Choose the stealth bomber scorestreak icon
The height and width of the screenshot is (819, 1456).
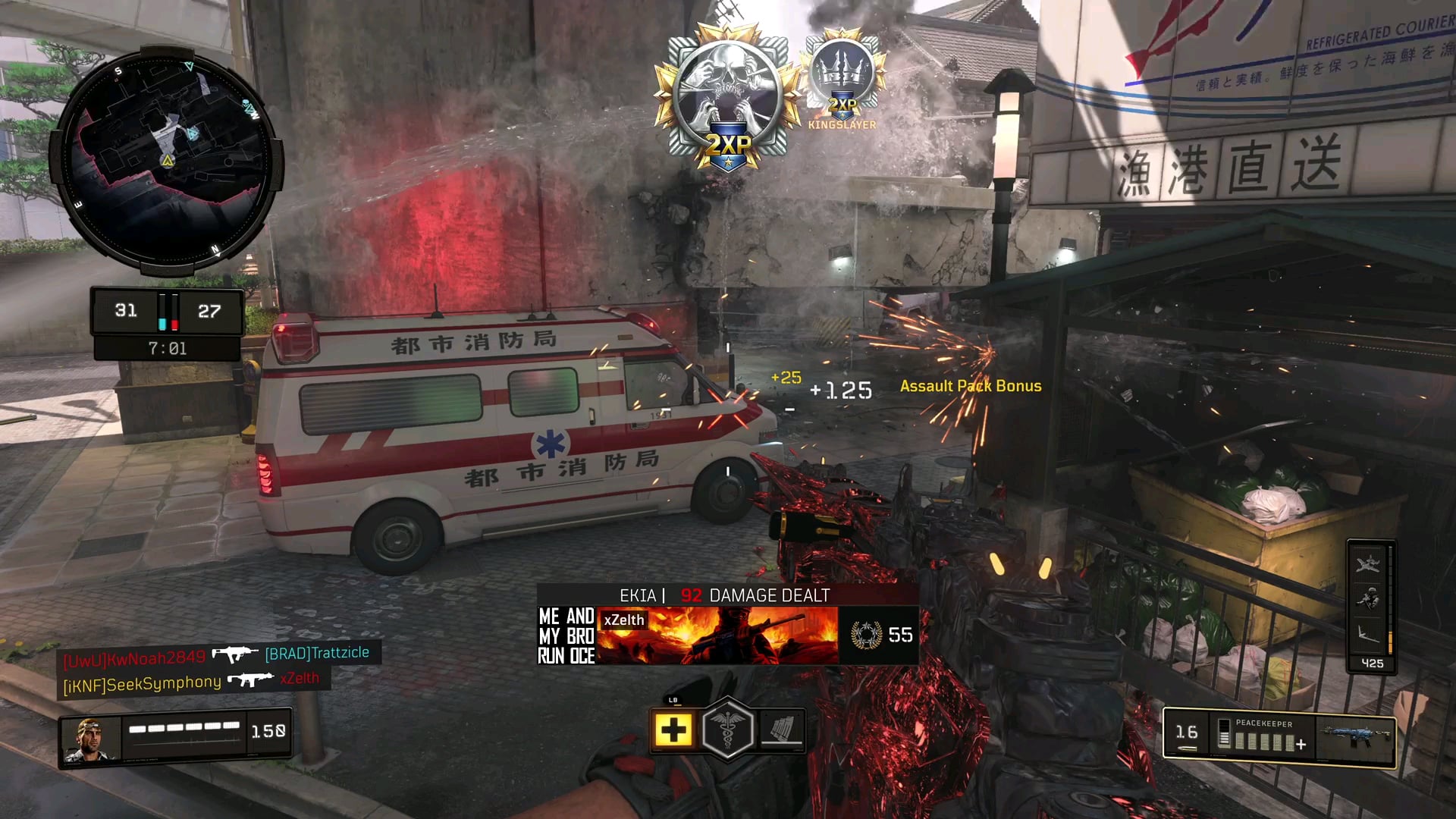1369,634
